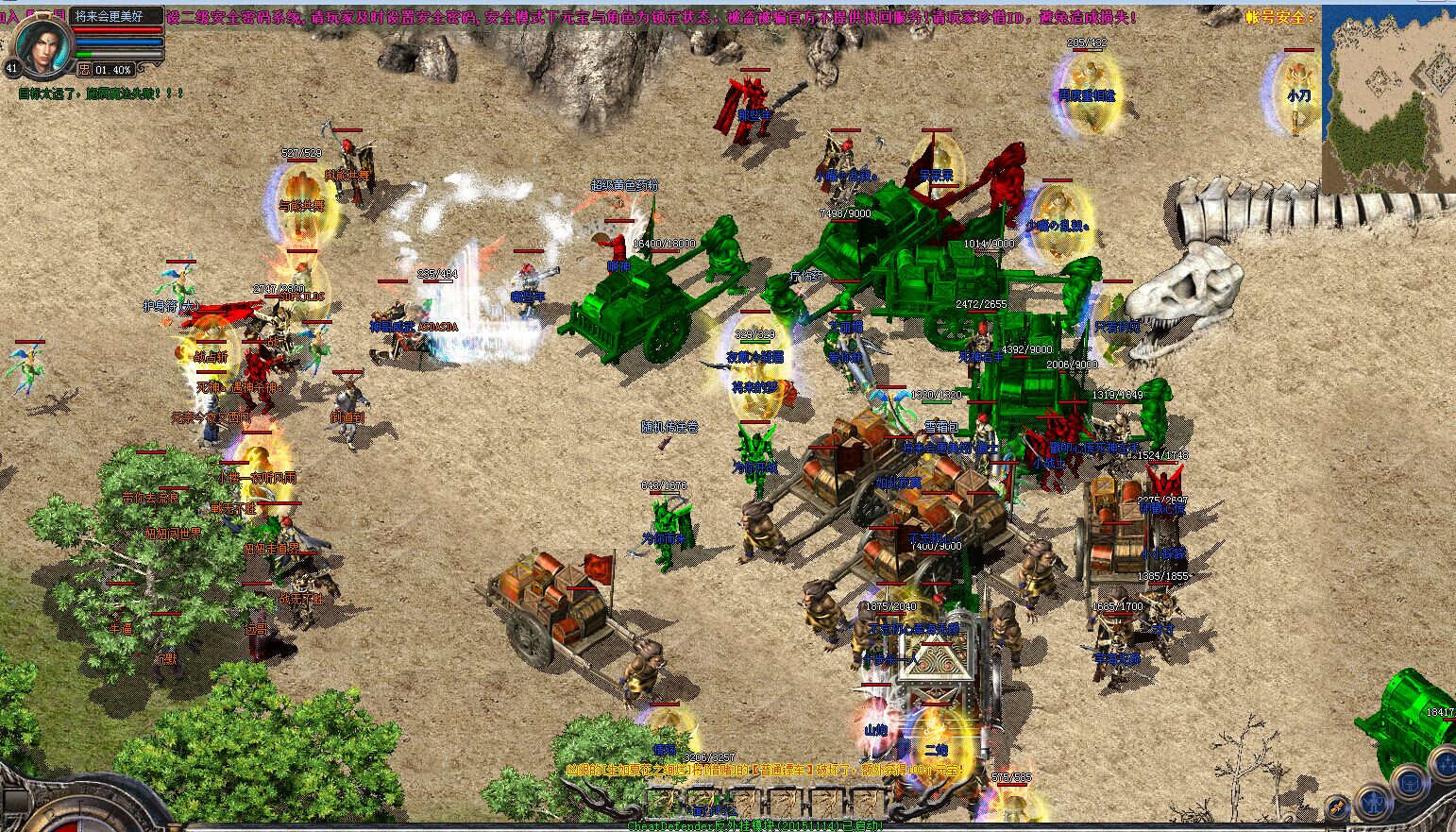Click the small orange crossed-tools round button
Screen dimensions: 1456x832
(x=1337, y=807)
